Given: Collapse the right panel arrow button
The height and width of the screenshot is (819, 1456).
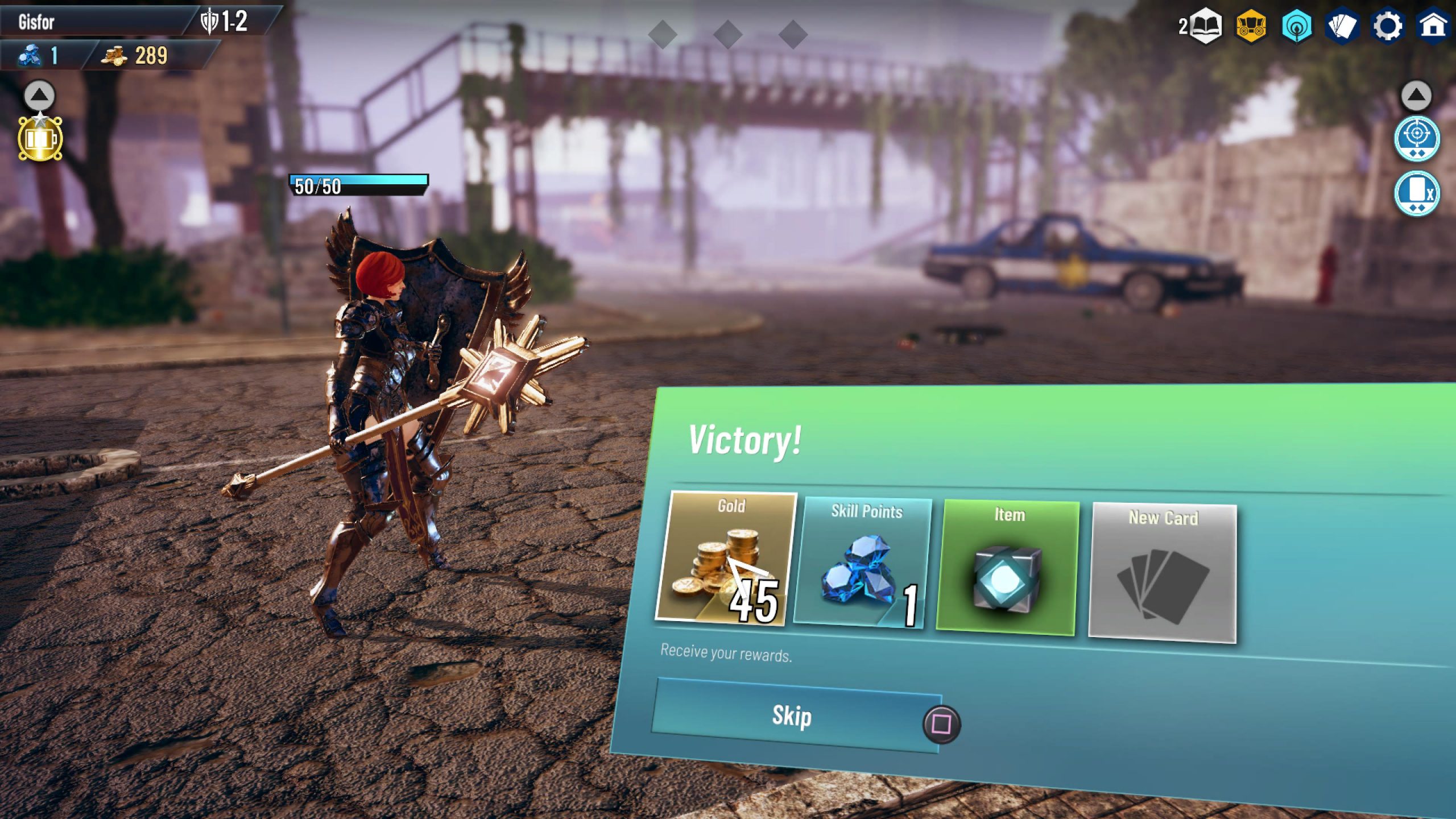Looking at the screenshot, I should click(x=1416, y=96).
